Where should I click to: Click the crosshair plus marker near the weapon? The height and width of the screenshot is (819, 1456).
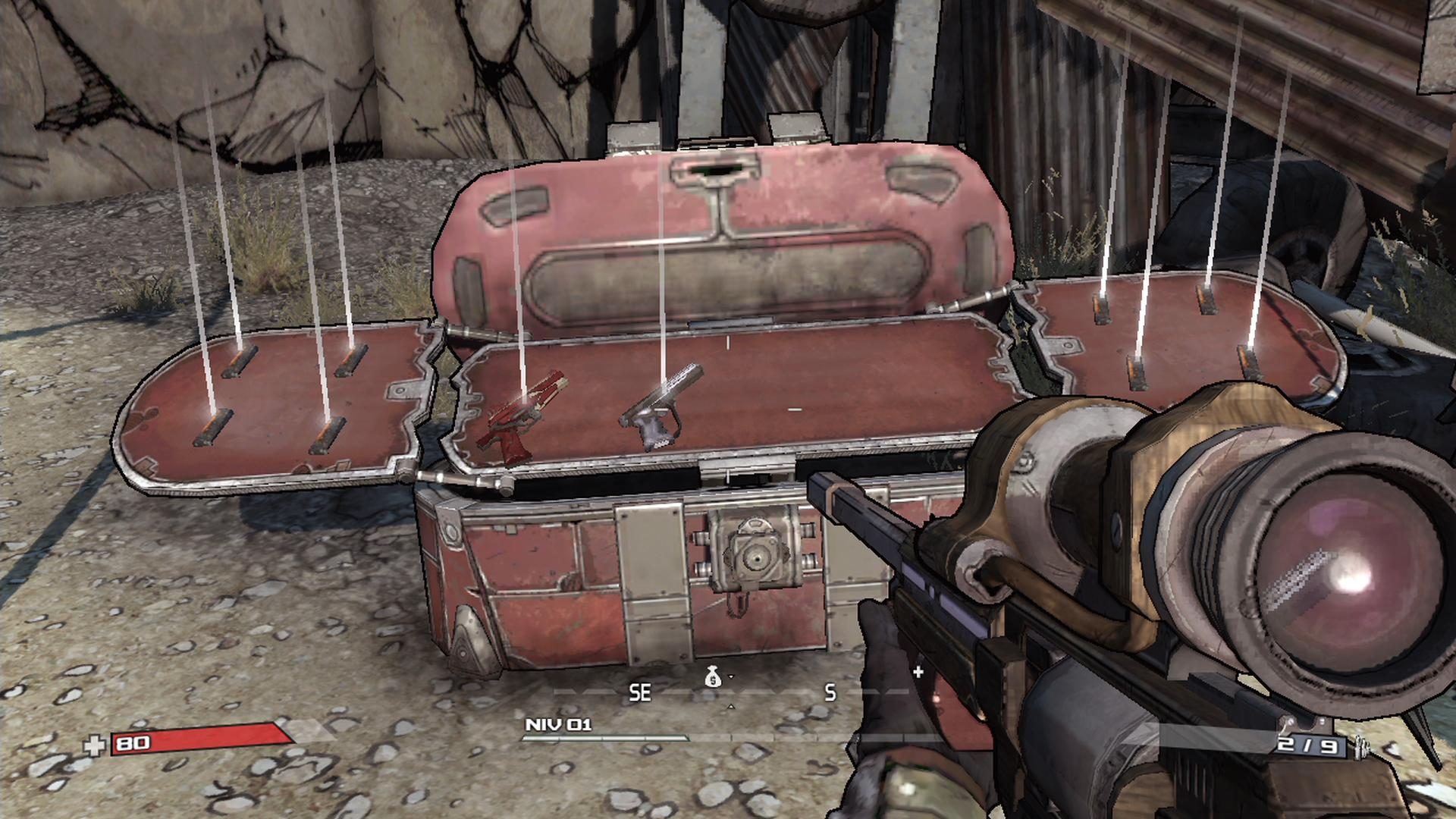[x=918, y=670]
